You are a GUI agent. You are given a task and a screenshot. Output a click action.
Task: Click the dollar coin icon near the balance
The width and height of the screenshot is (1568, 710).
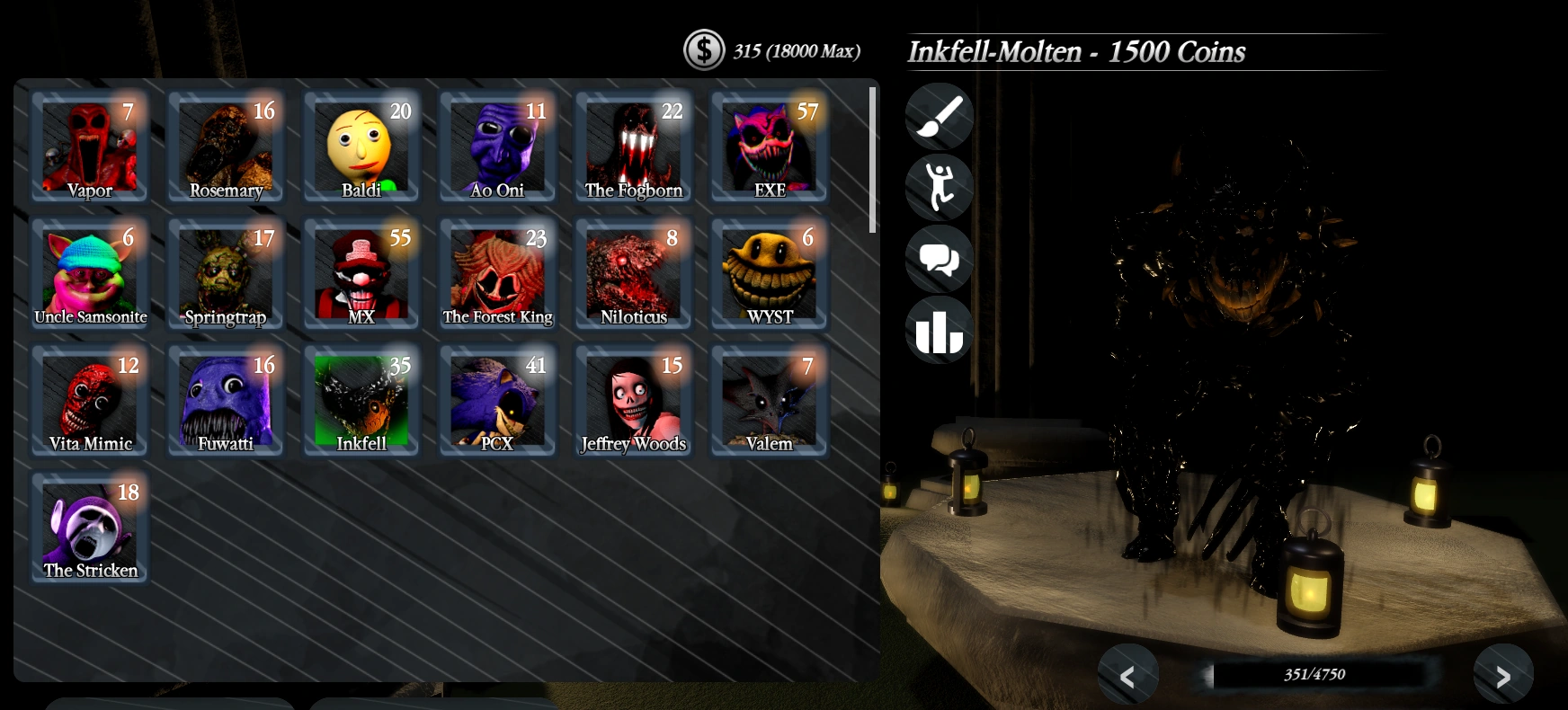703,50
